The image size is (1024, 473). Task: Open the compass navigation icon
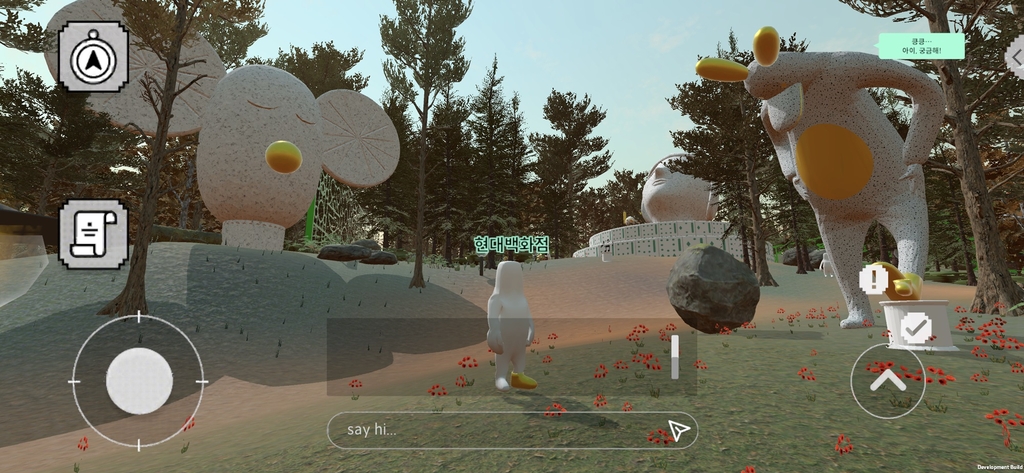(x=93, y=57)
